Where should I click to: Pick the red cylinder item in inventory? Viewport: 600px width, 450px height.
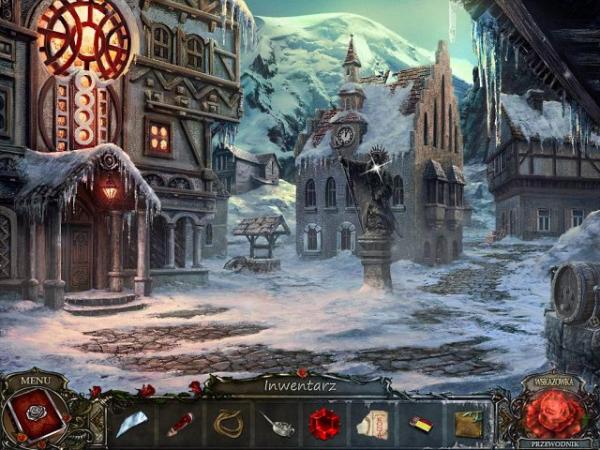180,424
